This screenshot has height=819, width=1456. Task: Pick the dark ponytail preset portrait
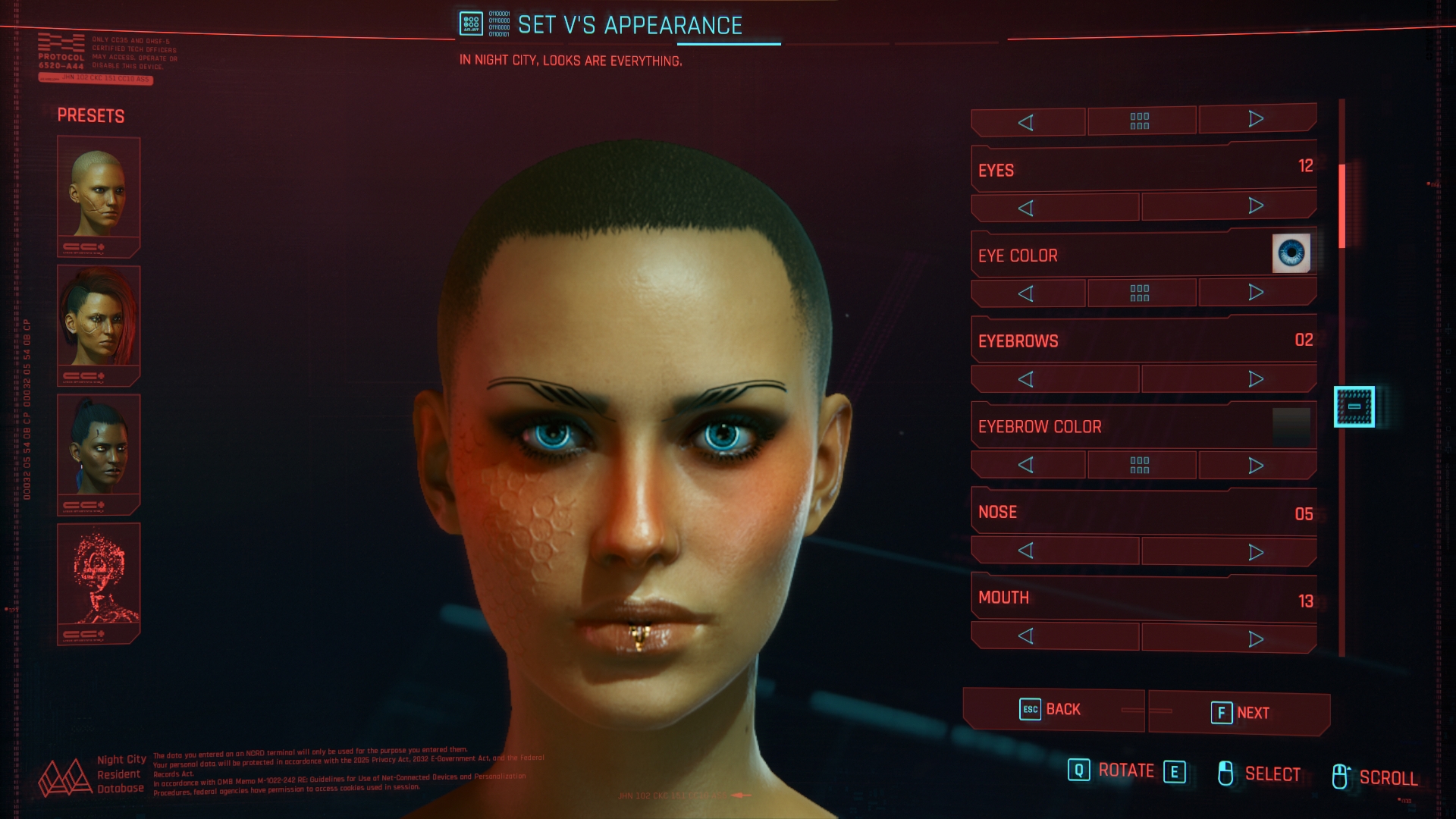(x=99, y=447)
